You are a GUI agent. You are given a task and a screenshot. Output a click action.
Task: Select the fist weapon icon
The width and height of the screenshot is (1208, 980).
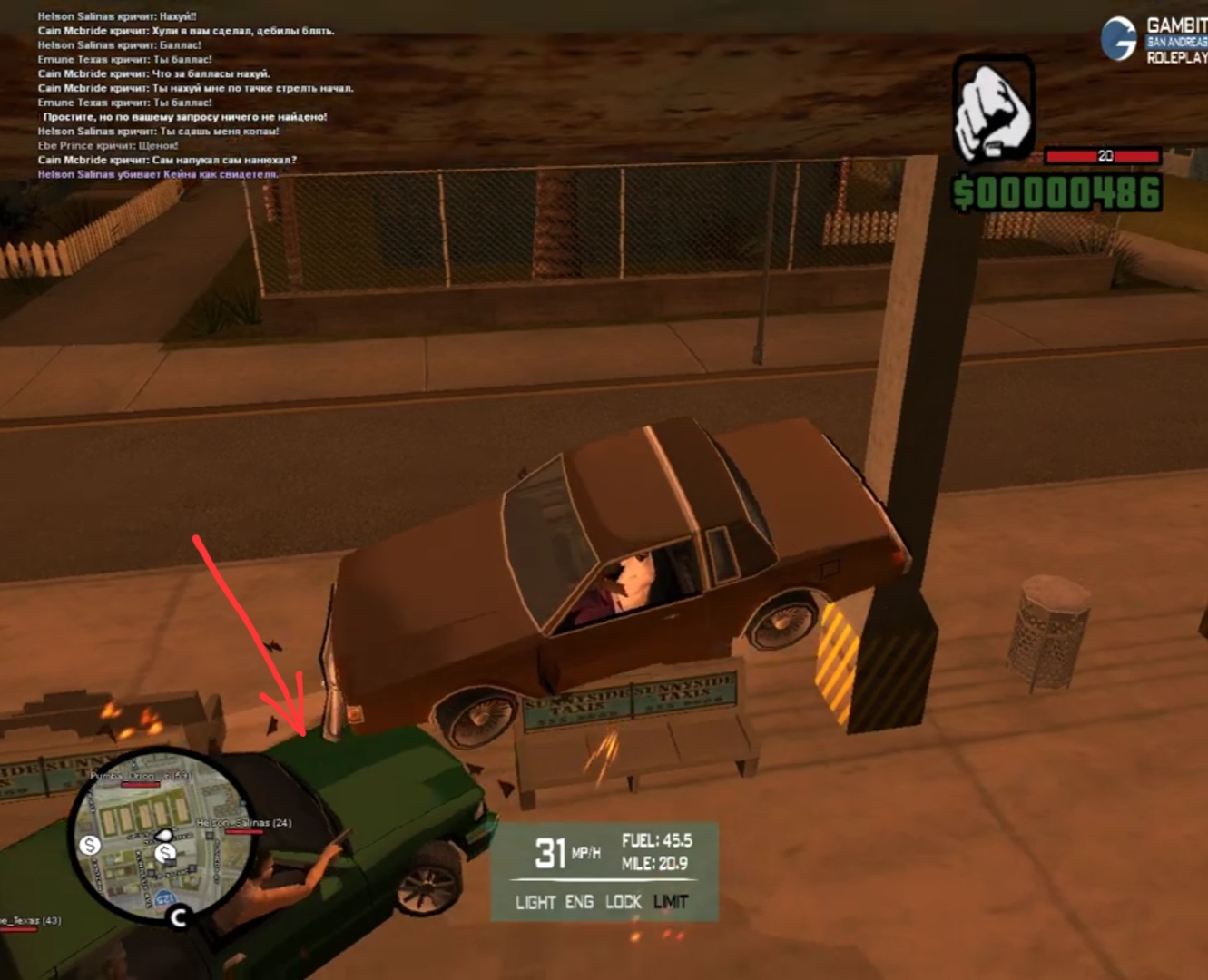click(x=992, y=111)
